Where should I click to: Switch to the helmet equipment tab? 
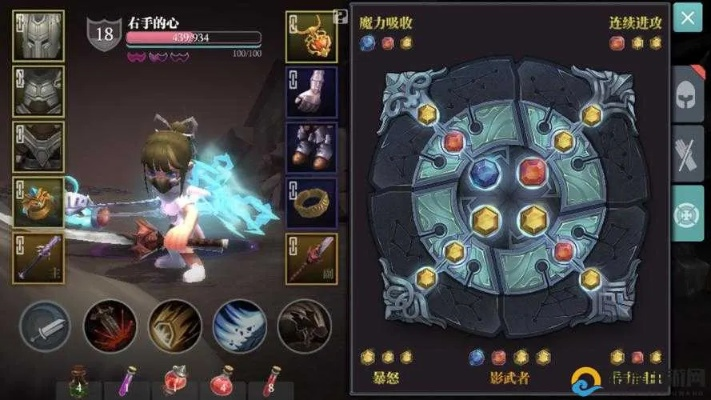688,95
